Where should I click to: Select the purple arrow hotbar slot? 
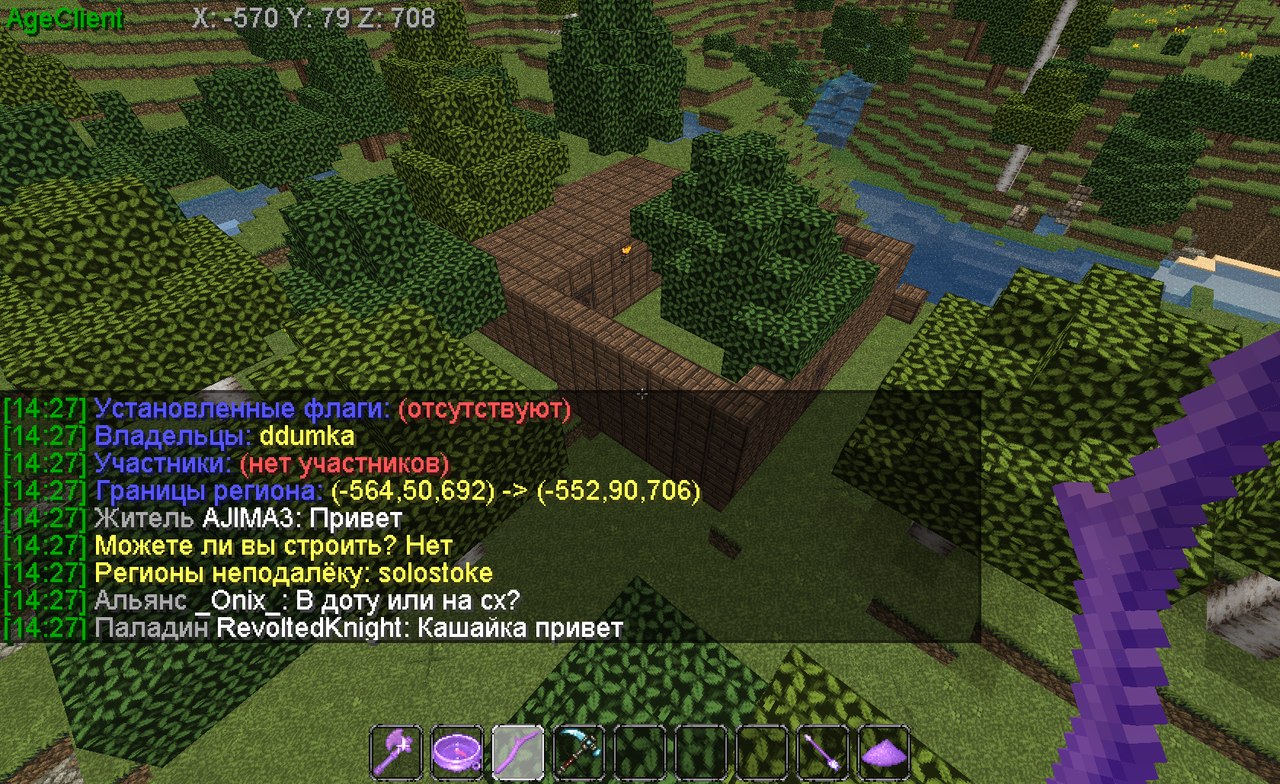[x=823, y=750]
